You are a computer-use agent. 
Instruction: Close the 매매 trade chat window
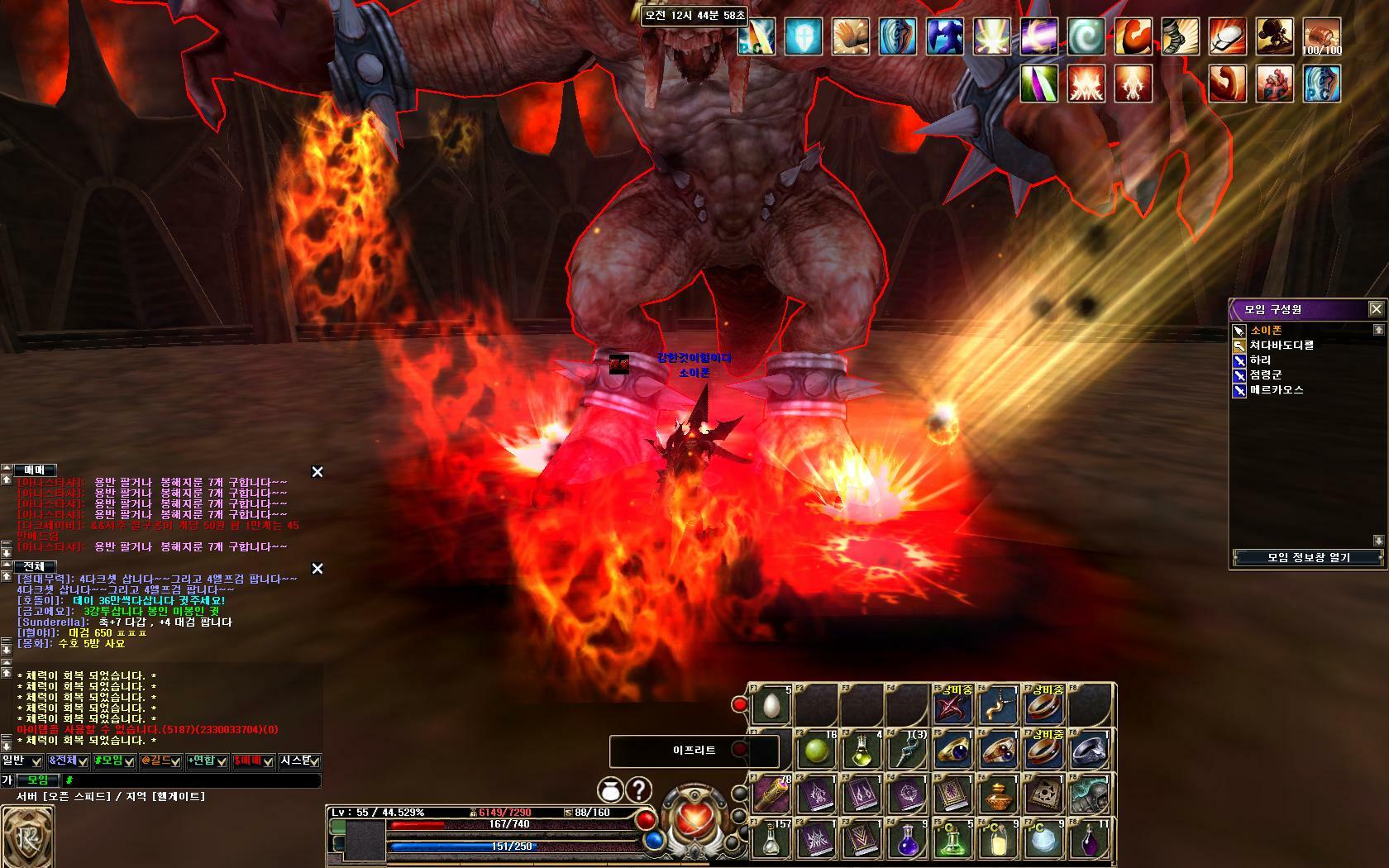pos(317,472)
